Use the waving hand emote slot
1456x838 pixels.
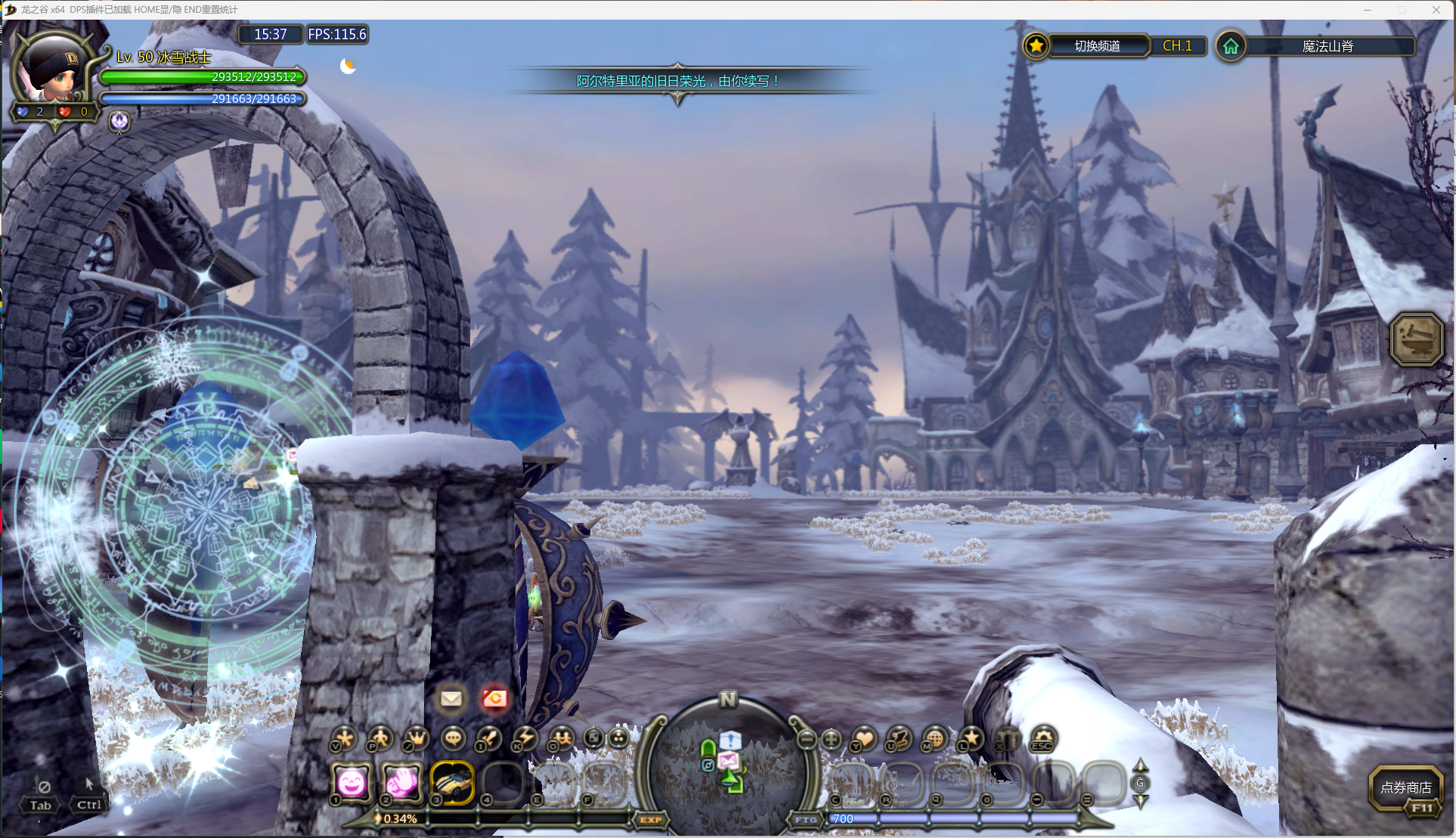tap(402, 782)
